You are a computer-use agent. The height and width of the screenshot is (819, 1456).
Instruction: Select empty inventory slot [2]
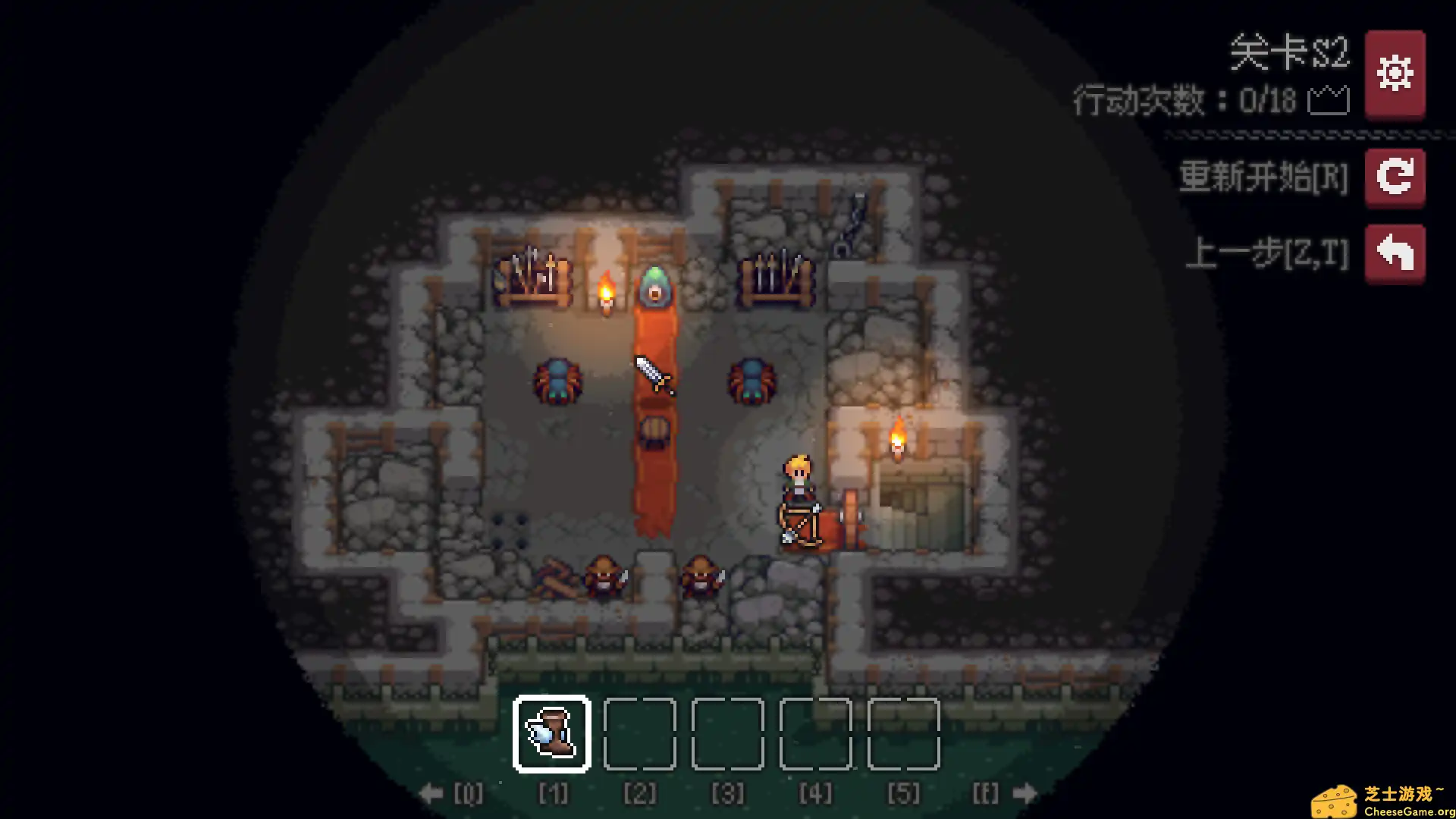click(x=639, y=733)
